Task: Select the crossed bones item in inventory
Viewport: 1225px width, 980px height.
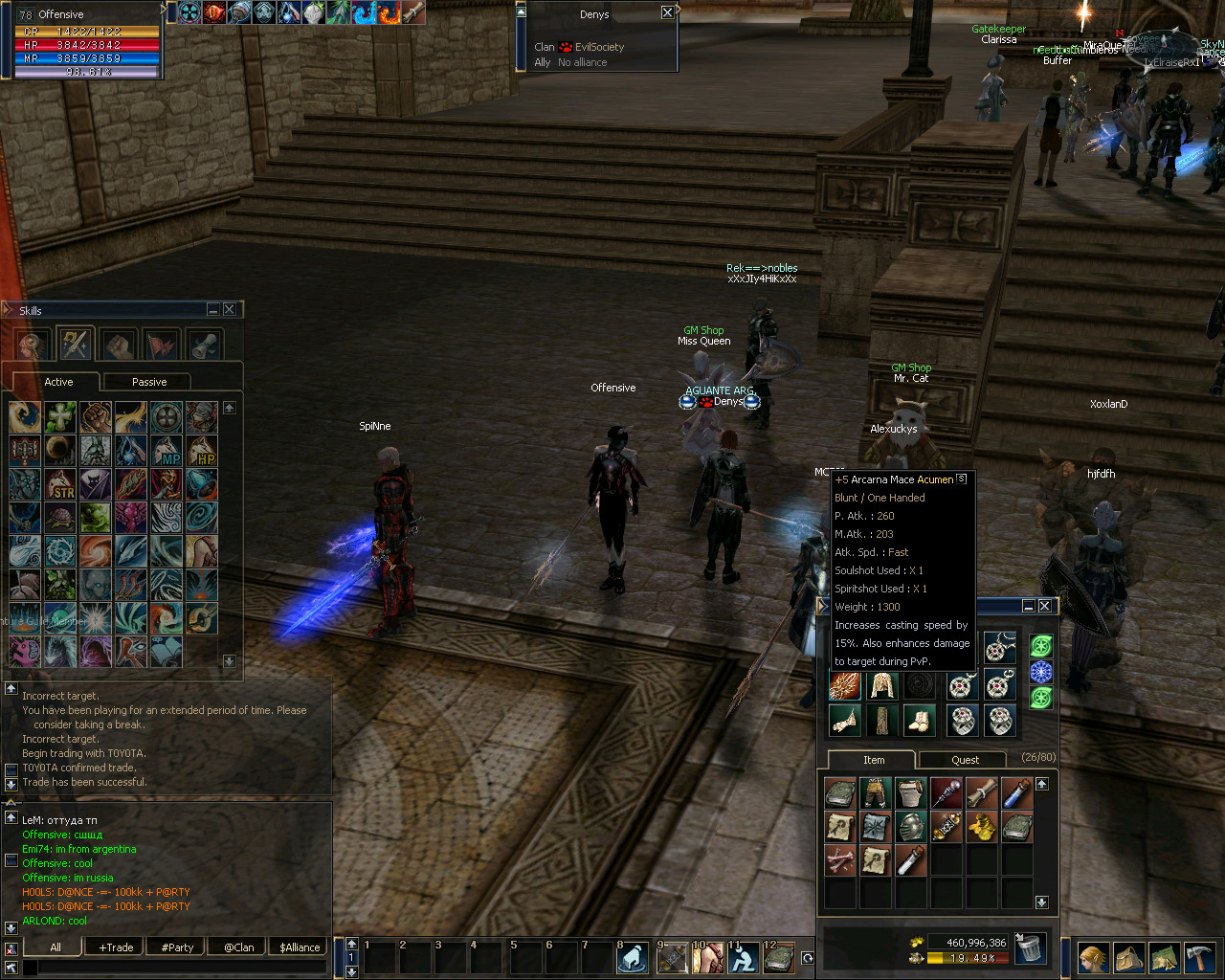Action: pos(840,859)
